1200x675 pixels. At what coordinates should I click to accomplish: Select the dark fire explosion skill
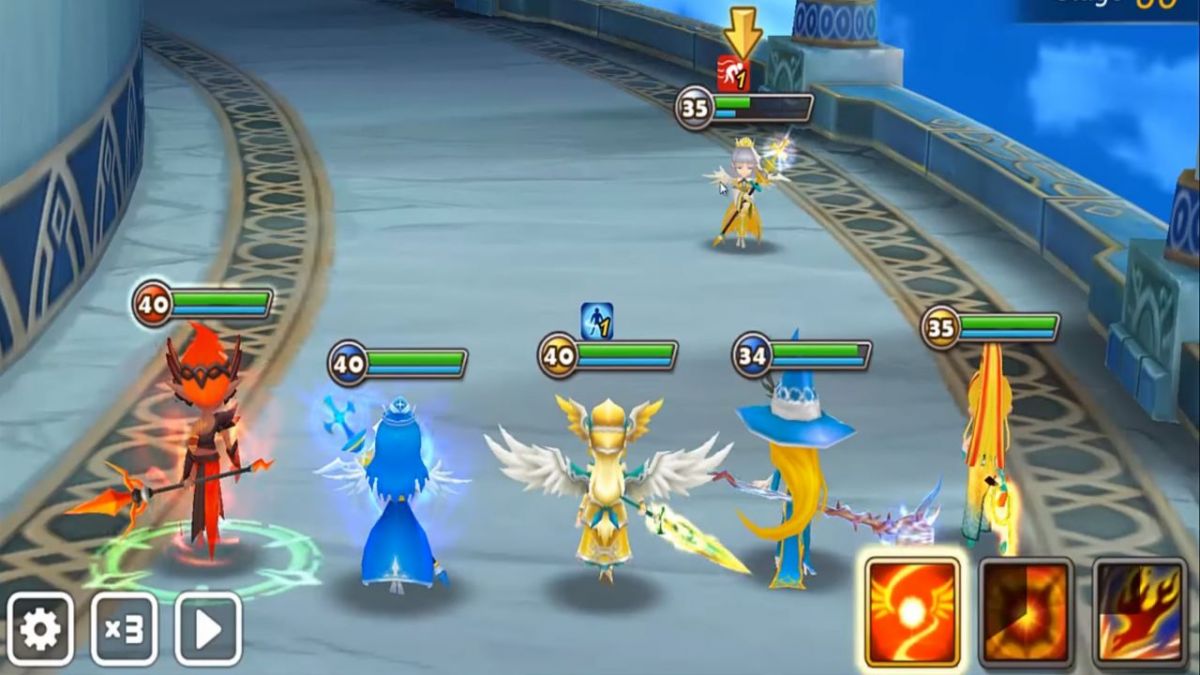[1025, 612]
